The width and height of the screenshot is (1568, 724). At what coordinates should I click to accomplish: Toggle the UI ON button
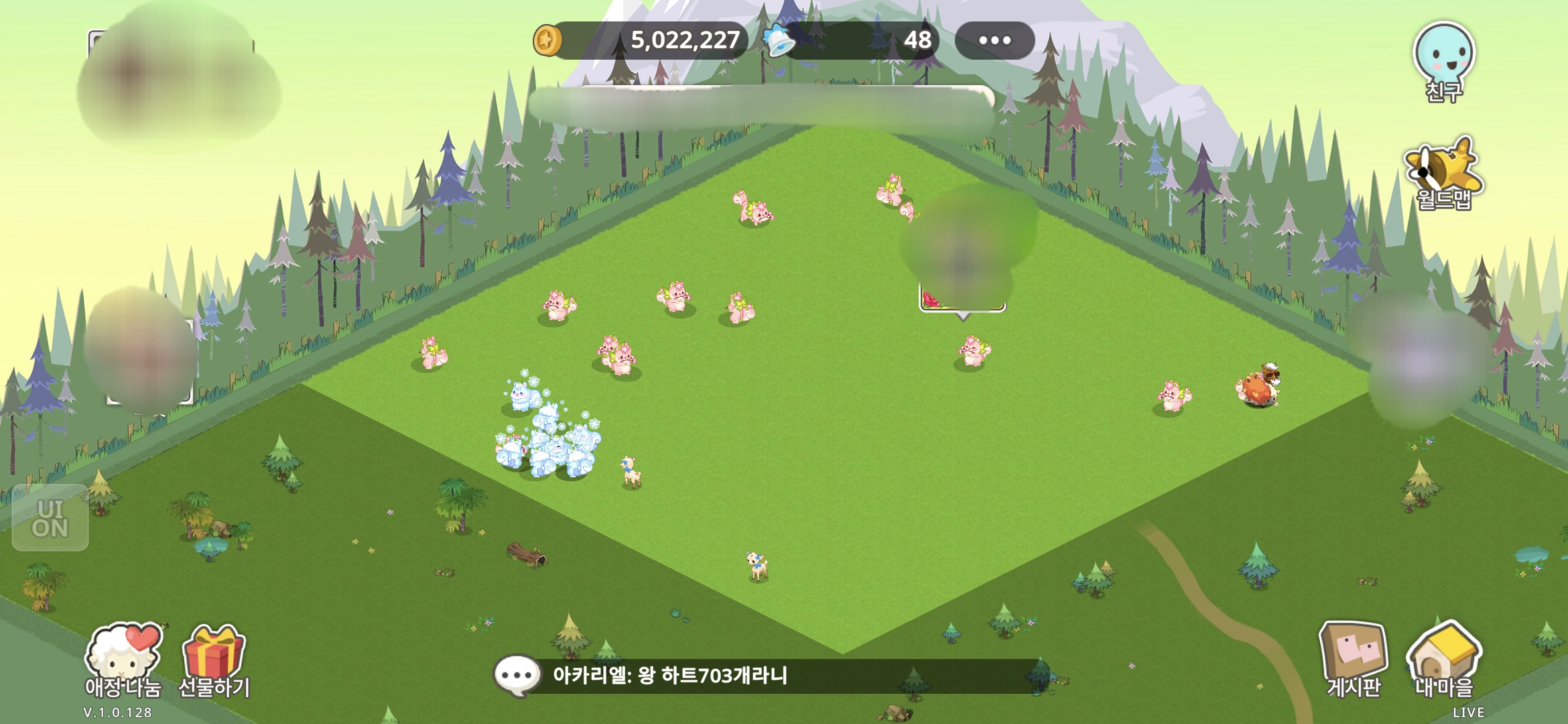[x=50, y=518]
